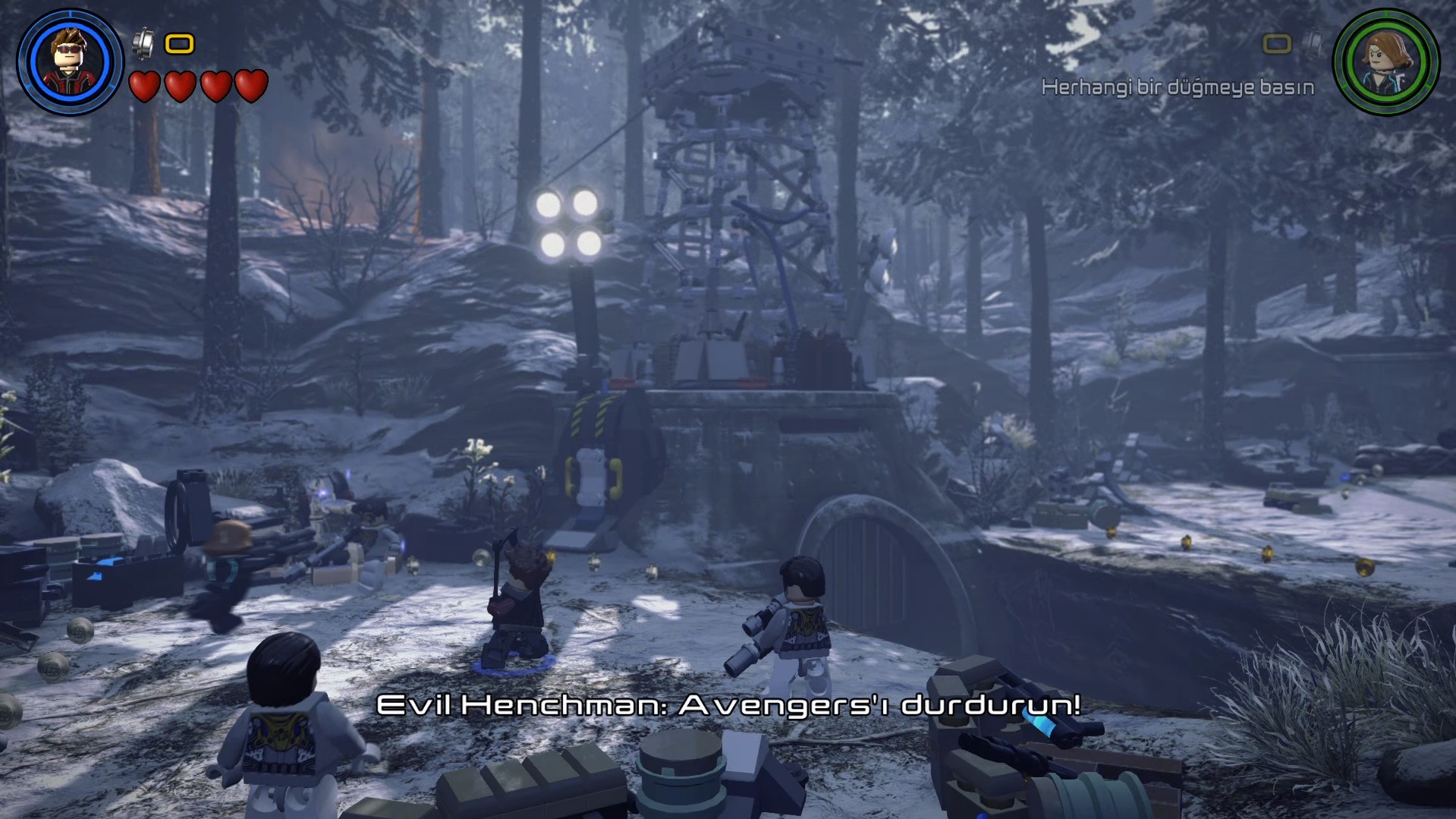
Task: Click player two's Black Widow portrait
Action: 1385,61
